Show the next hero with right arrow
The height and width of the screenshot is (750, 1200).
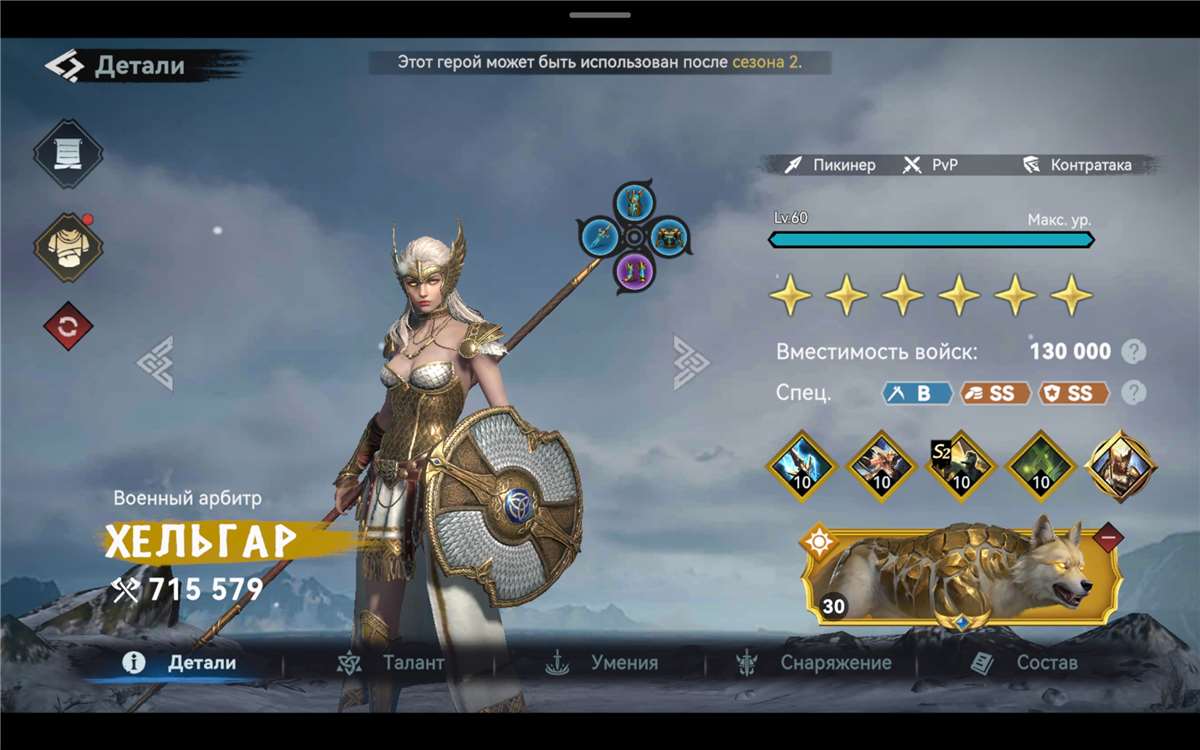click(689, 362)
